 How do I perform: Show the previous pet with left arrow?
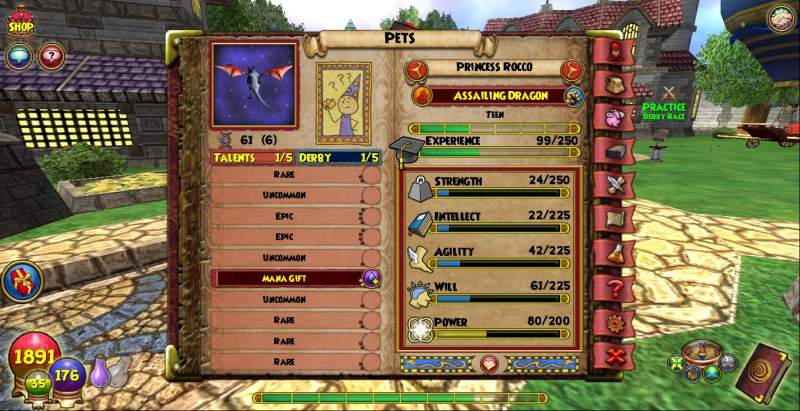pyautogui.click(x=419, y=70)
